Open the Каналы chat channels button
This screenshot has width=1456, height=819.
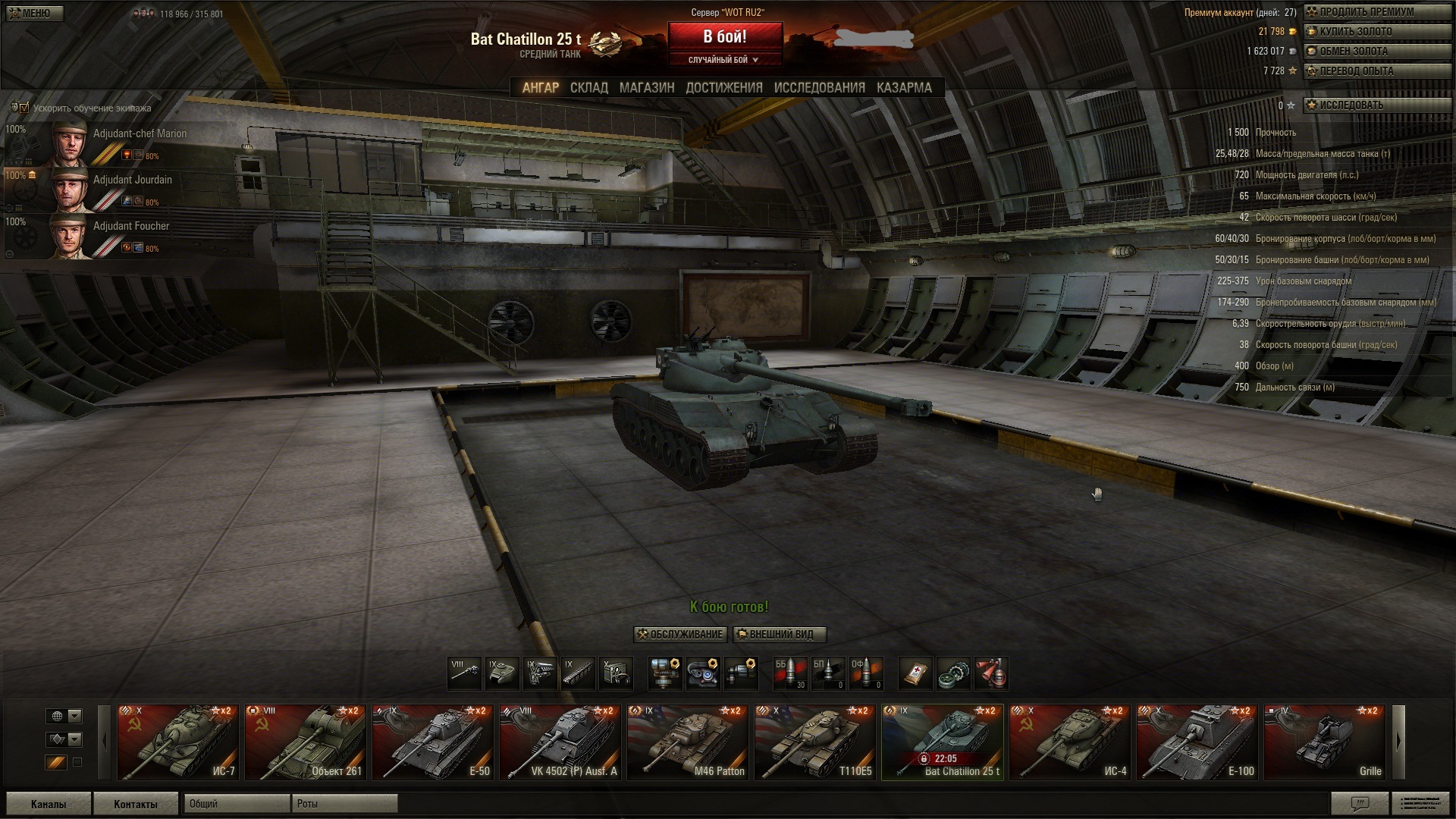coord(49,804)
